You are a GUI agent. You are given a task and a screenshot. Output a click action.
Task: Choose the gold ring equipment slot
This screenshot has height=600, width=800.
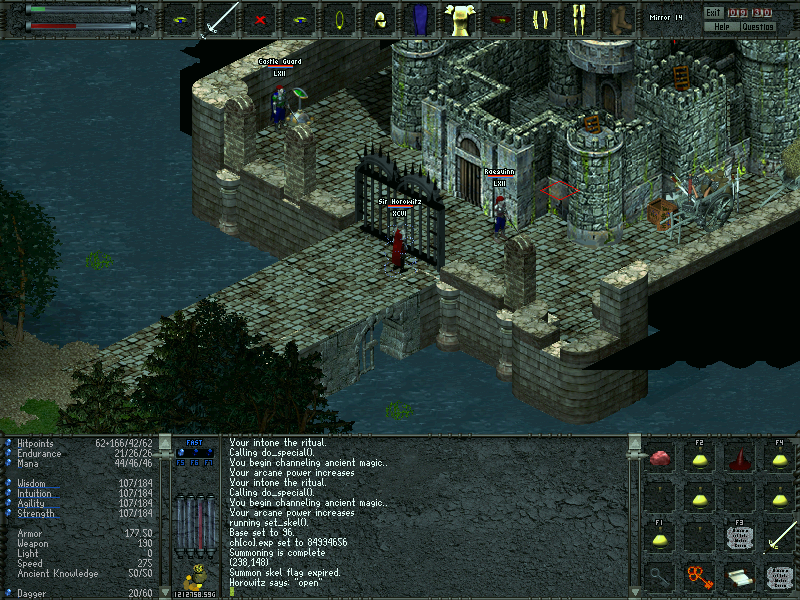coord(340,19)
